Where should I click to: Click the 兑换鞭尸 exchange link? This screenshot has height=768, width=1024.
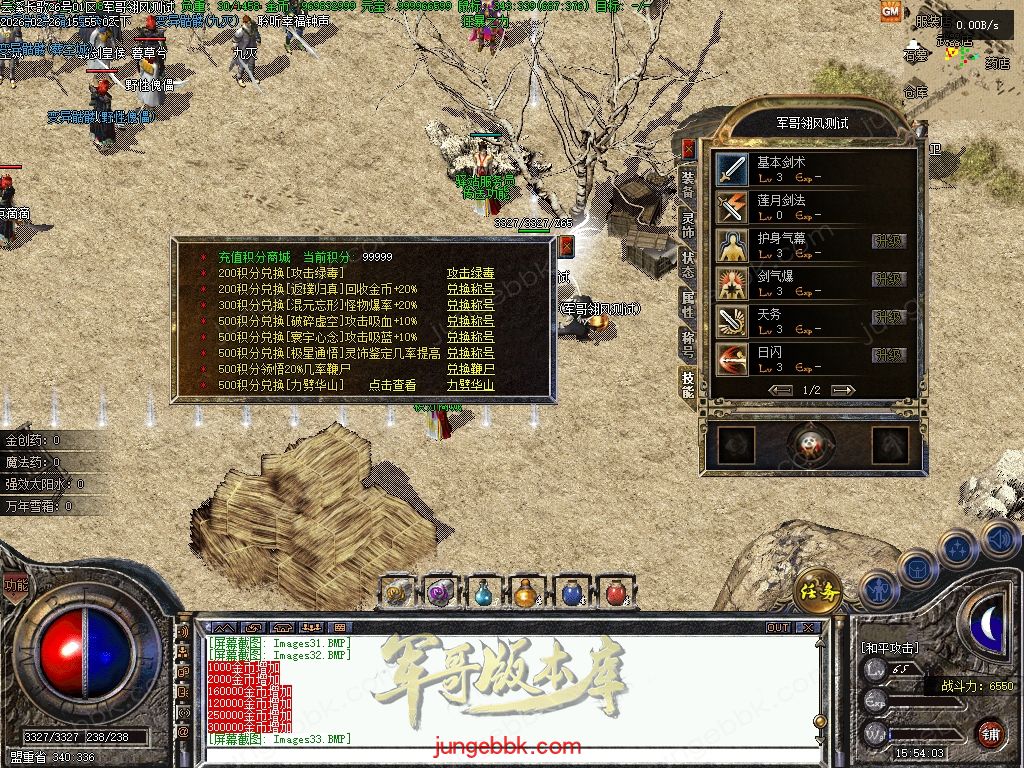pyautogui.click(x=470, y=369)
